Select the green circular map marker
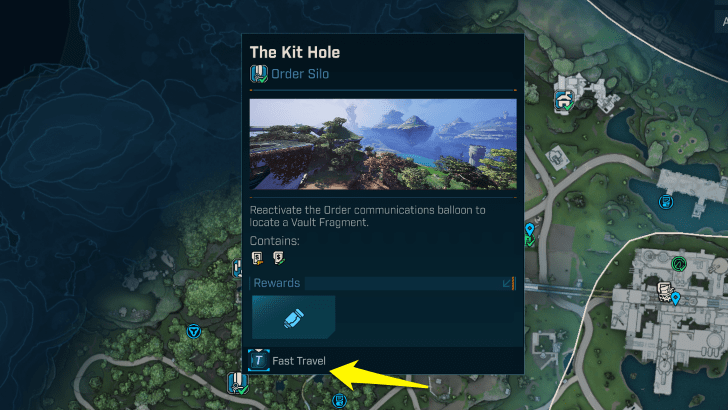Image resolution: width=728 pixels, height=410 pixels. click(679, 264)
